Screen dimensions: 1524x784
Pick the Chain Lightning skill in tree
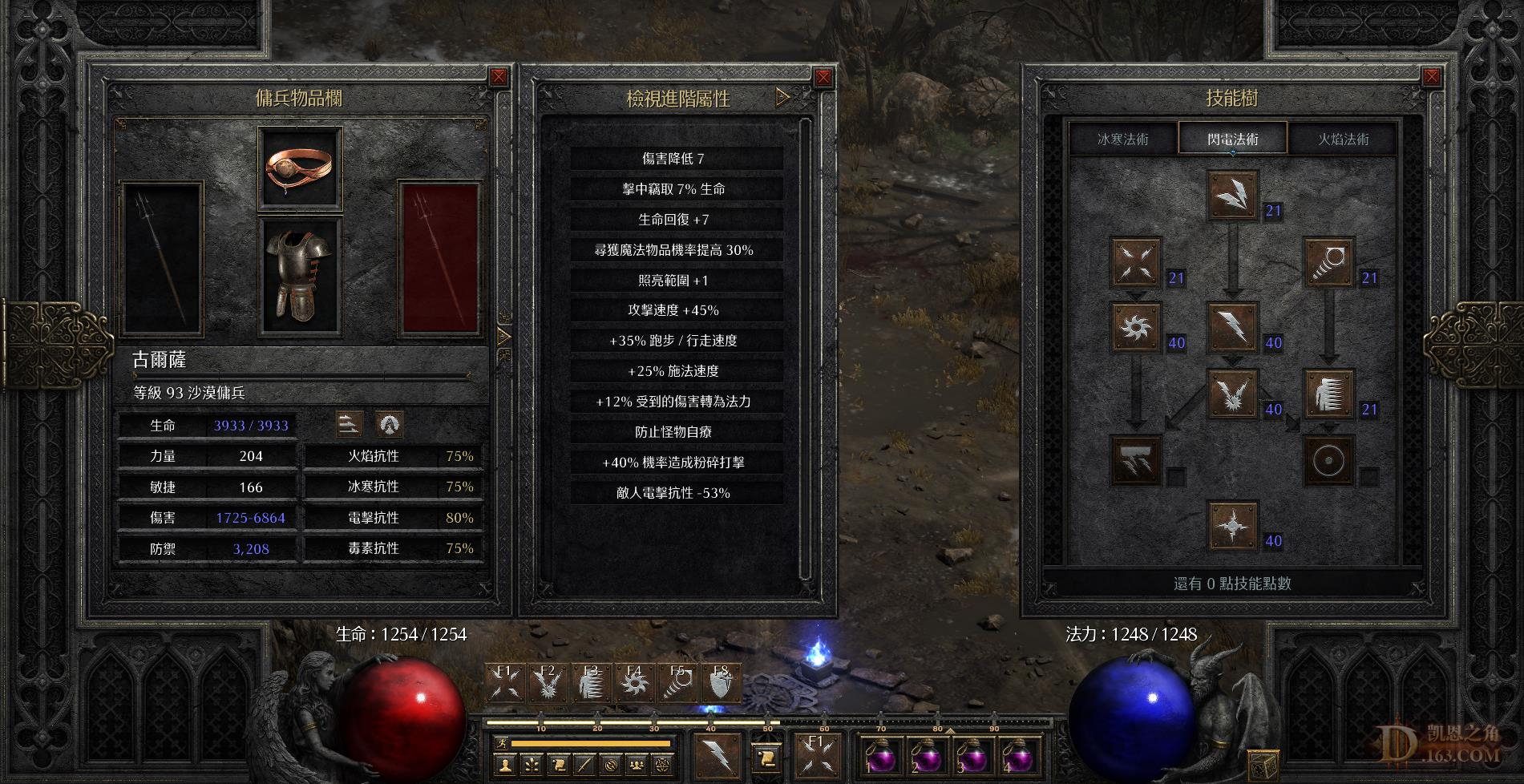[x=1232, y=393]
